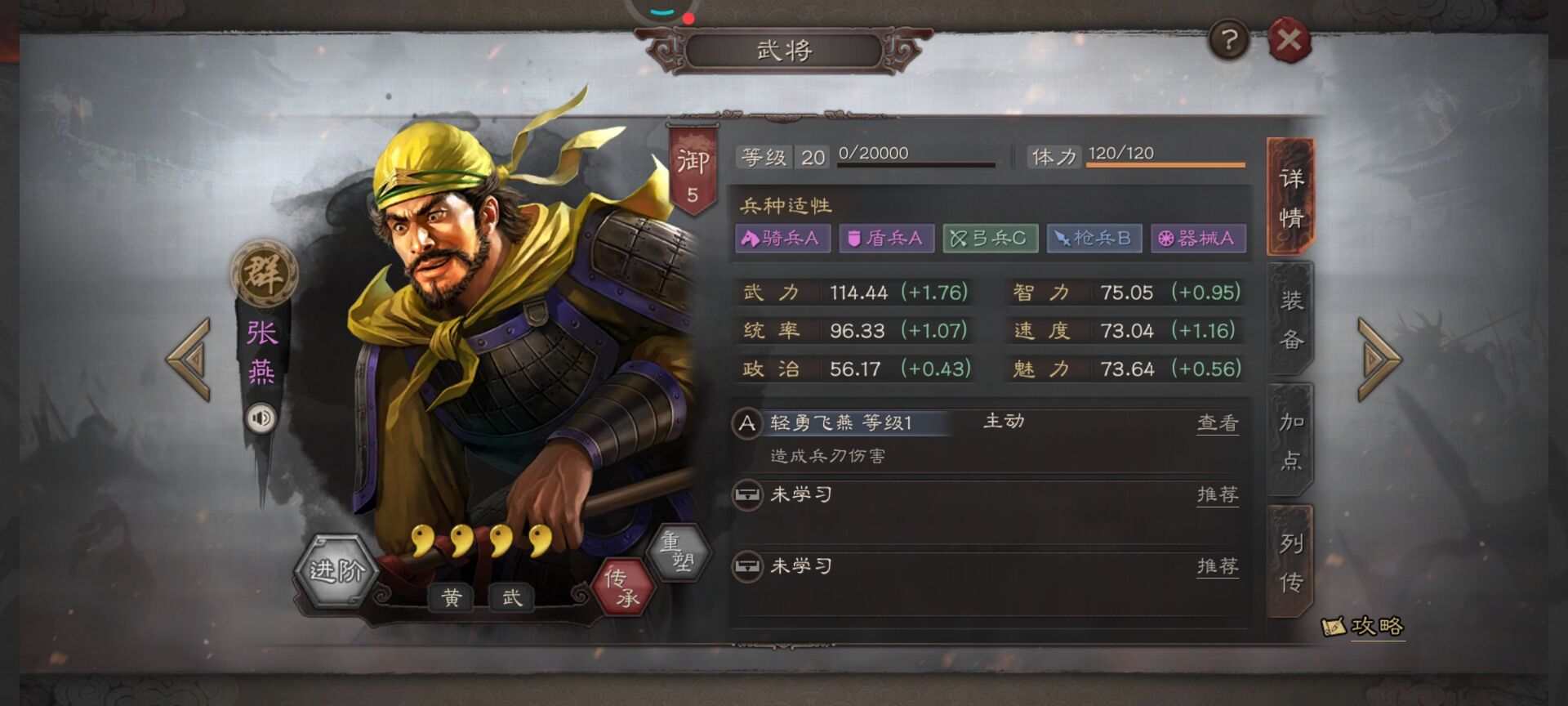Click 推荐 next to first 未学习 slot
This screenshot has width=1568, height=706.
(x=1218, y=494)
